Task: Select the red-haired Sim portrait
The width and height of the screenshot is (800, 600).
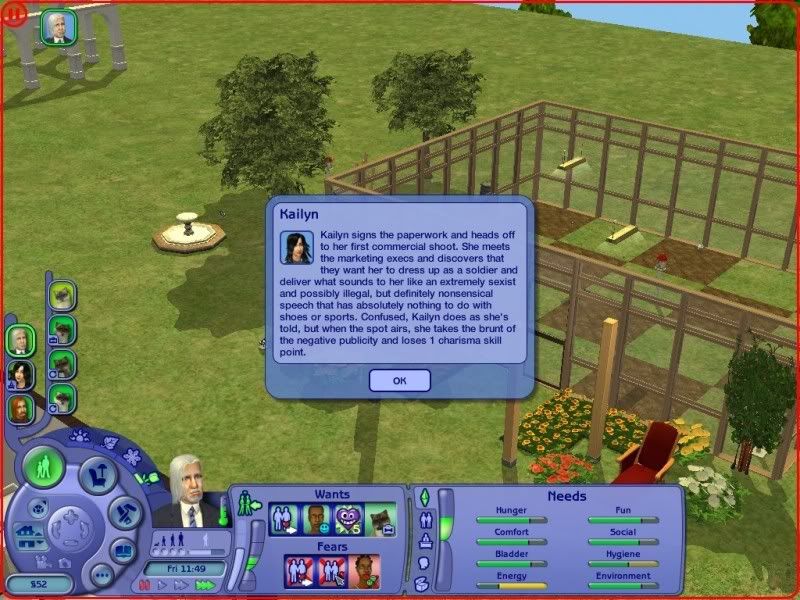Action: point(19,408)
